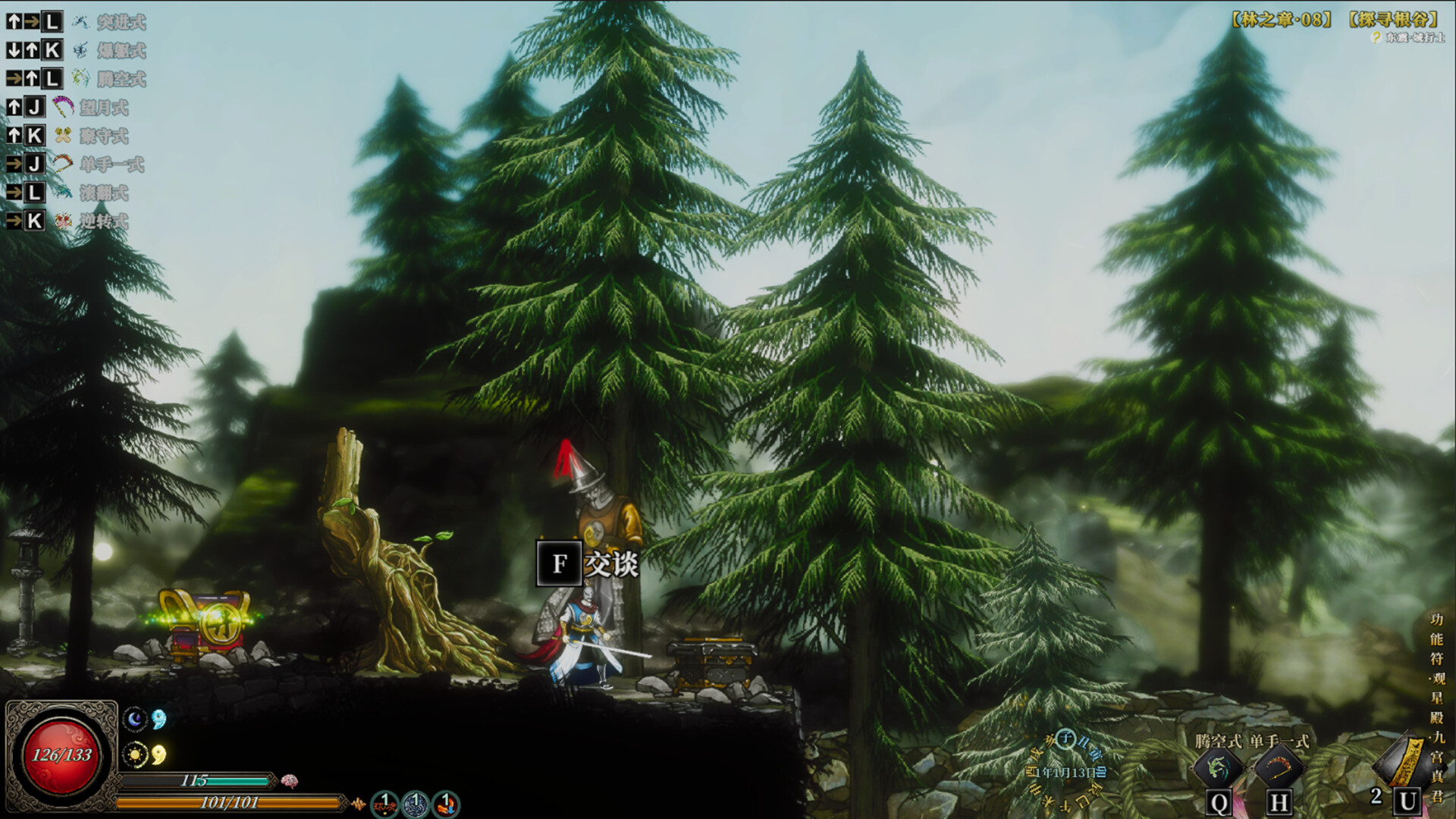Select the 逆转式 move in the combo list
This screenshot has width=1456, height=819.
[103, 221]
